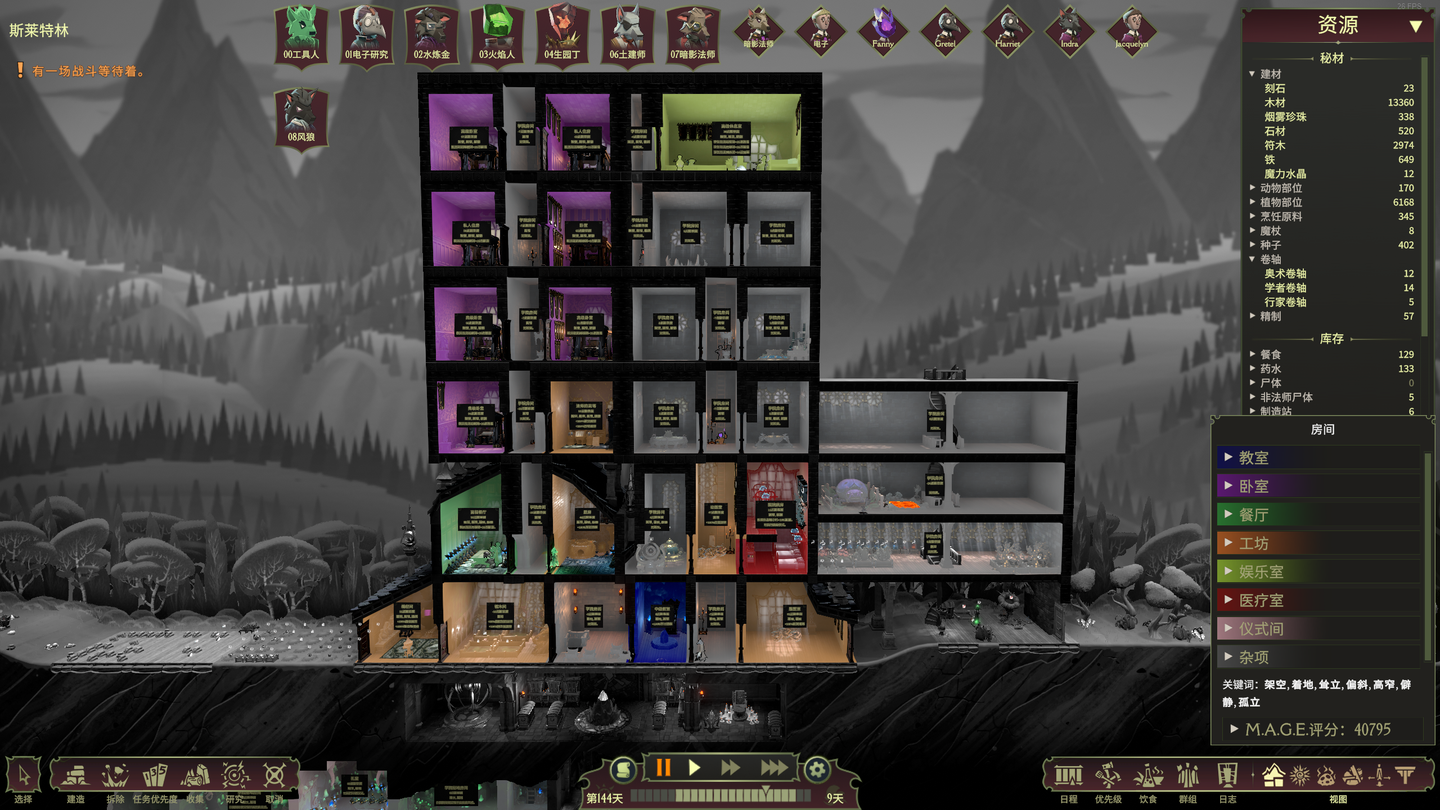Expand the M.A.G.E. 评分 score details

pyautogui.click(x=1236, y=729)
